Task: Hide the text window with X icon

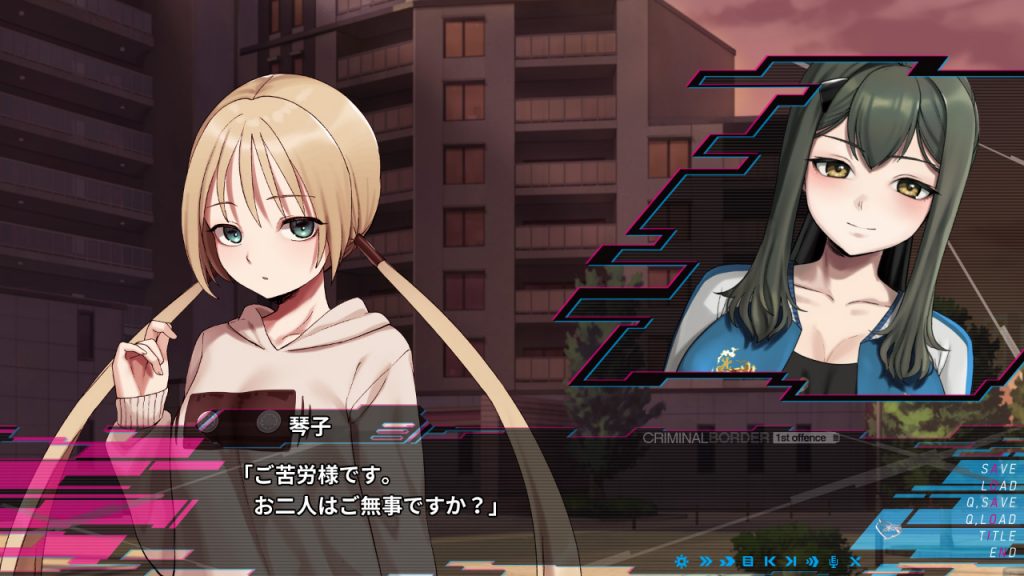Action: pos(855,561)
